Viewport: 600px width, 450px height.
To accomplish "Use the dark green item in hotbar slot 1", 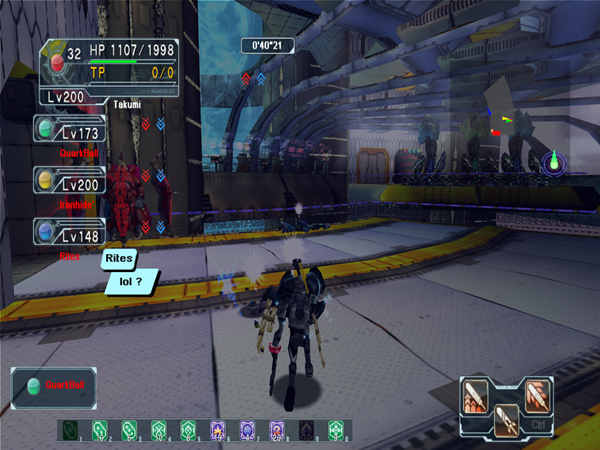I will pos(70,430).
